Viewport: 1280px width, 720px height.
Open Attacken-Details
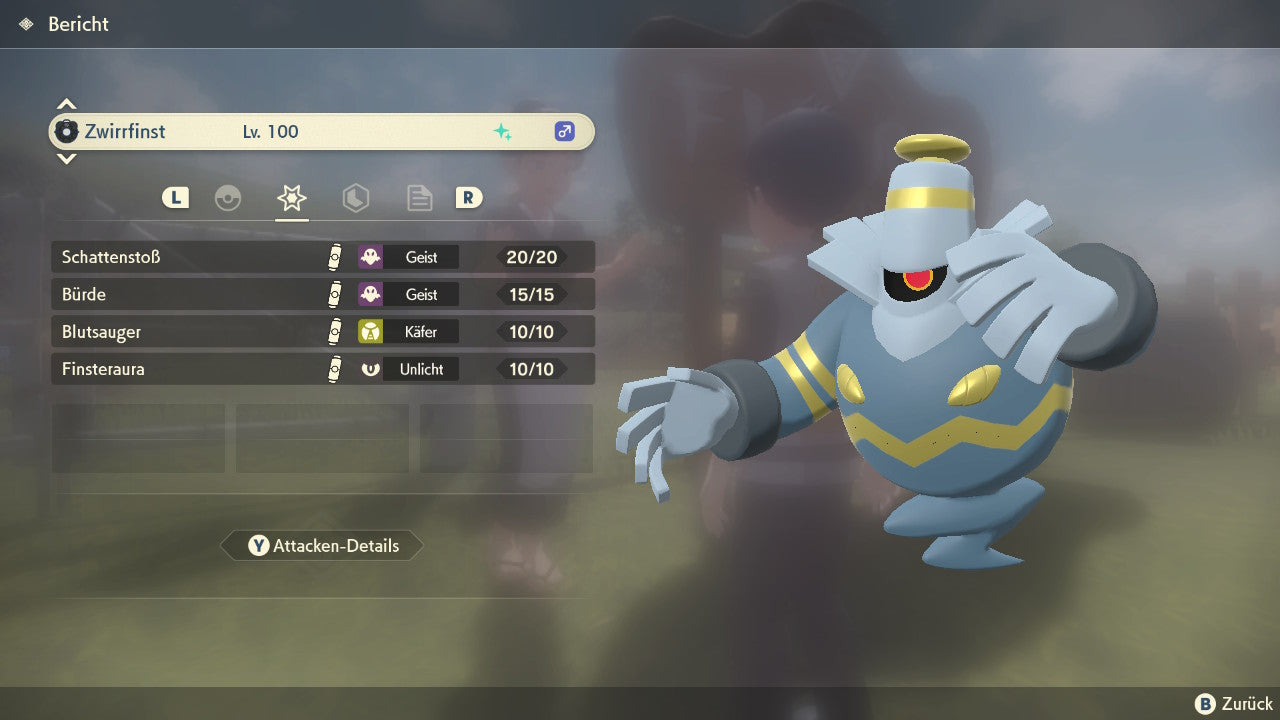pyautogui.click(x=322, y=546)
